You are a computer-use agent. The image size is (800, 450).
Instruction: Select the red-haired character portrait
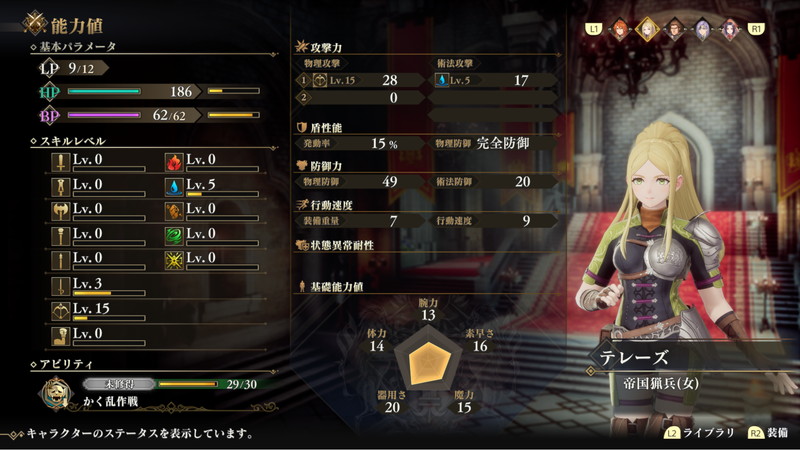(x=620, y=28)
